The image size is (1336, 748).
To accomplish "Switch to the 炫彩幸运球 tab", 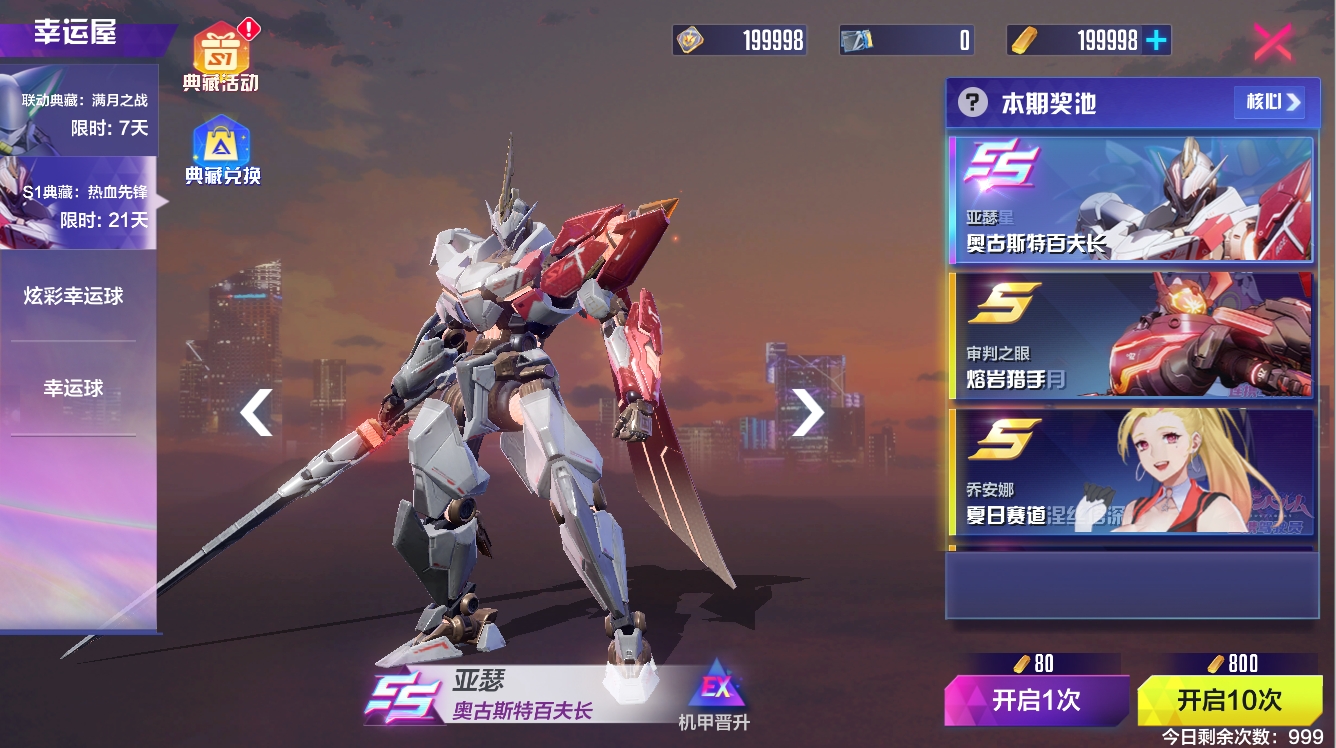I will [74, 296].
